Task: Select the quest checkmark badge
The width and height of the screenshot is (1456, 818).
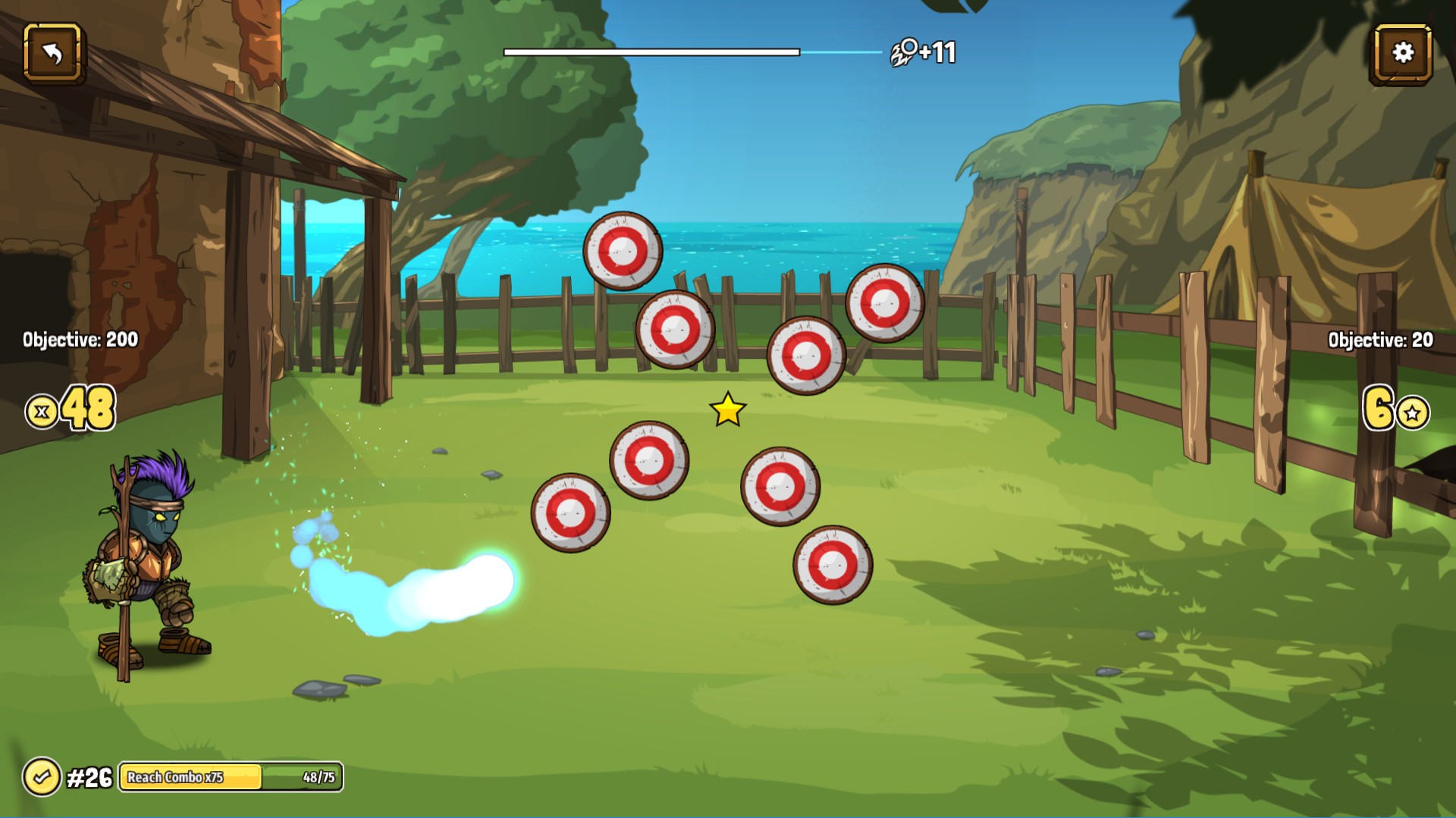Action: (43, 776)
